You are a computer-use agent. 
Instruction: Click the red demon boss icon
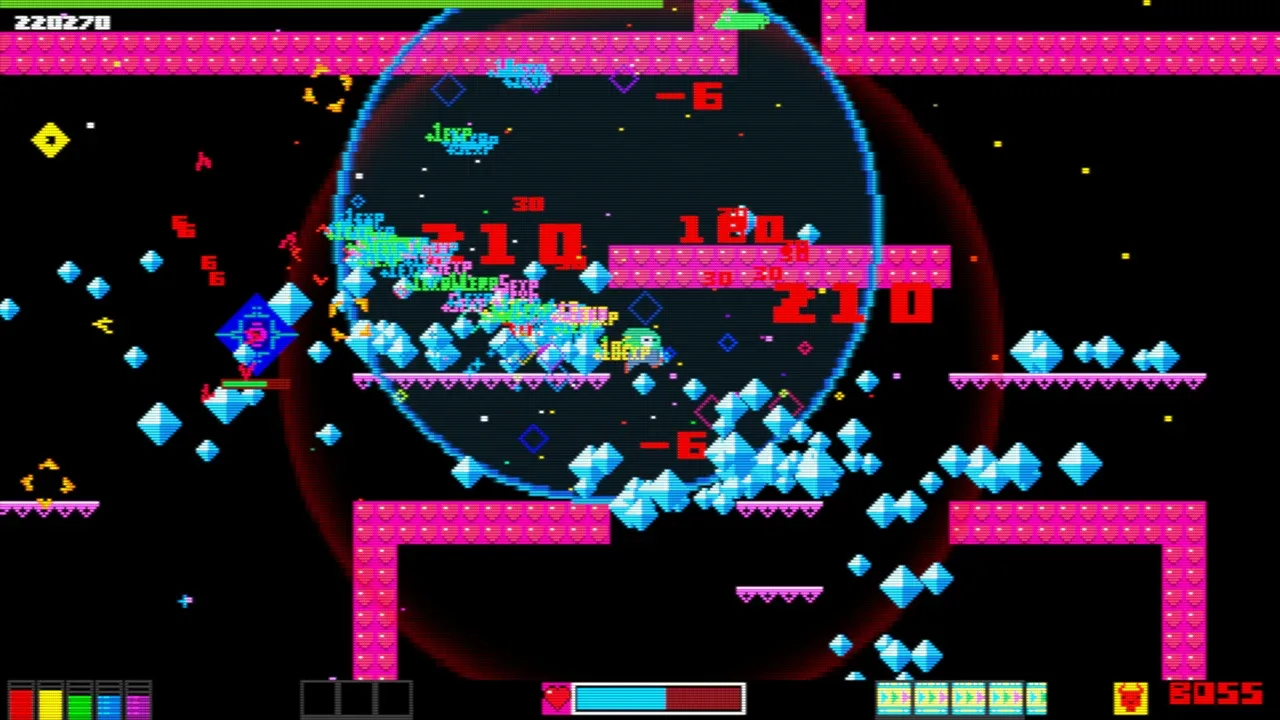[1130, 697]
